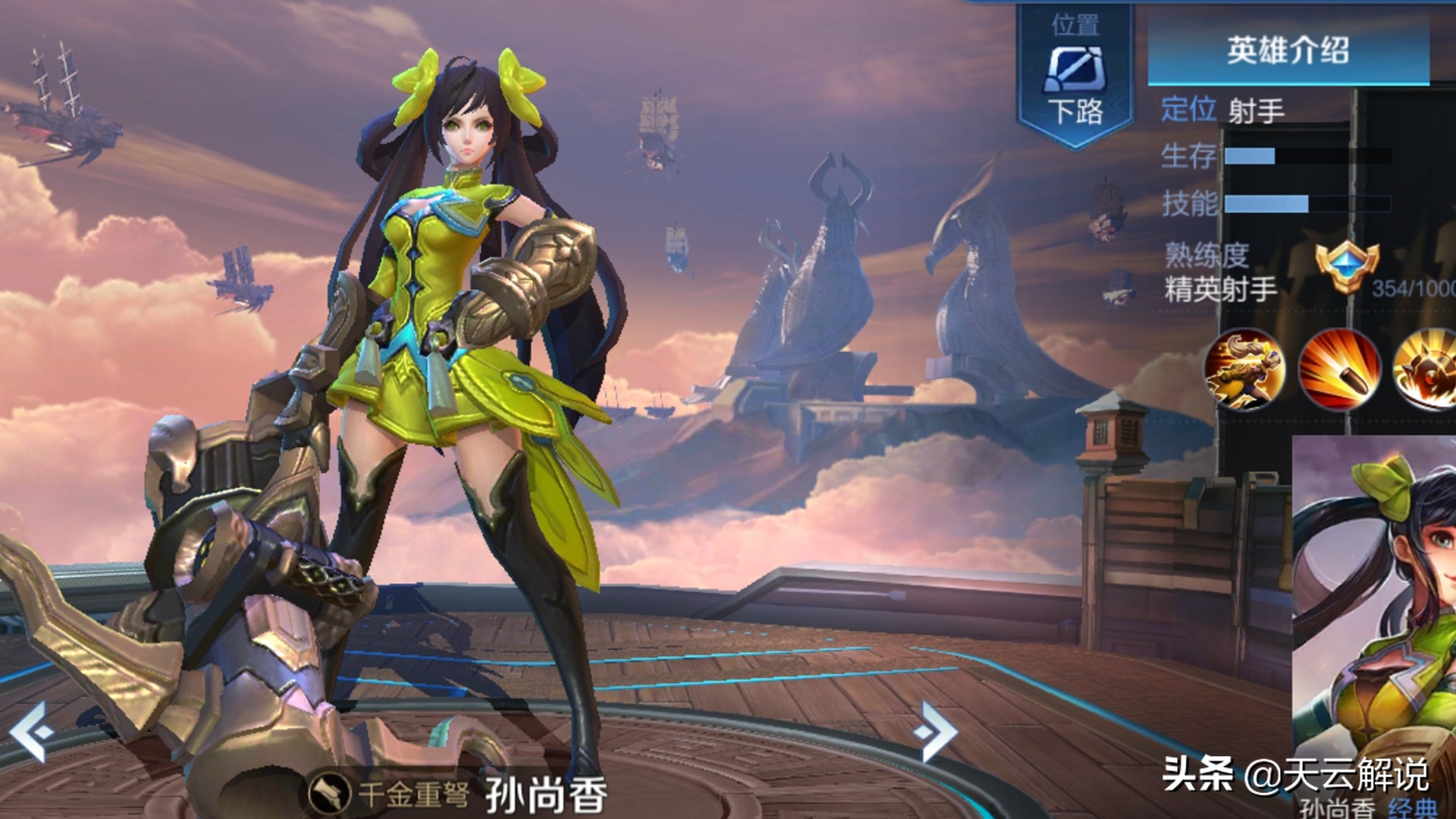Show the previous hero with left arrow
The width and height of the screenshot is (1456, 819).
(x=32, y=732)
